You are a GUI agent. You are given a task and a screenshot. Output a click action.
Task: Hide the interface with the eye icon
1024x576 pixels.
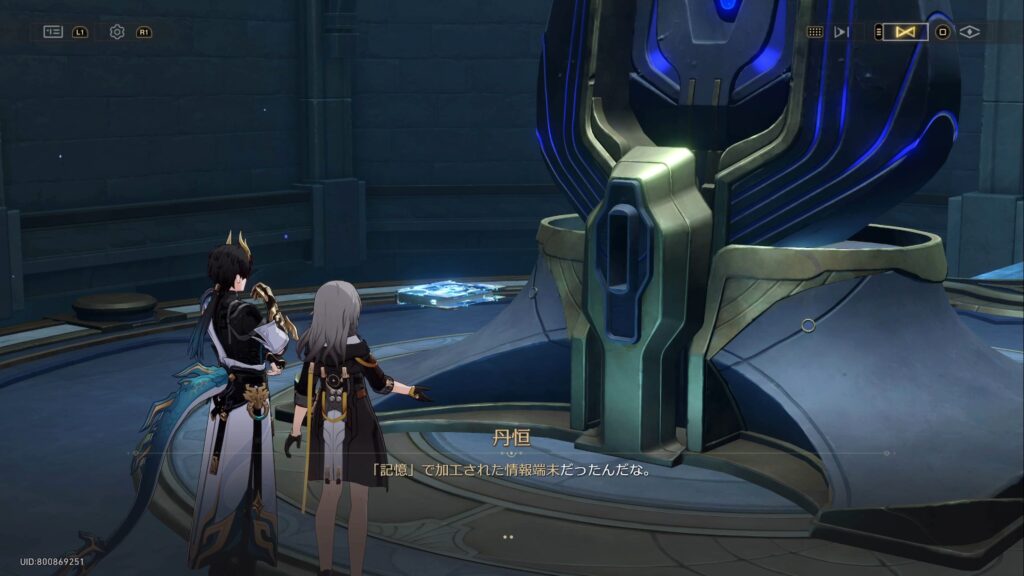[x=969, y=32]
